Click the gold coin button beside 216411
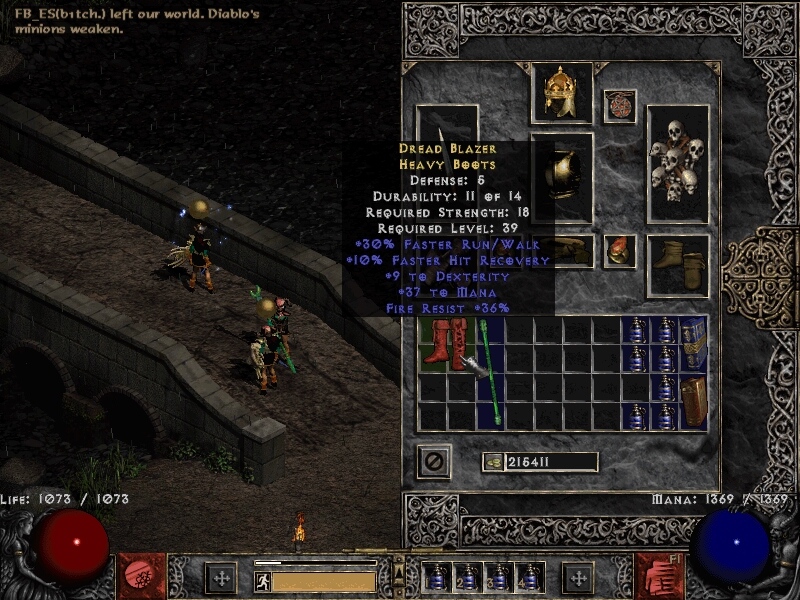 pyautogui.click(x=492, y=462)
